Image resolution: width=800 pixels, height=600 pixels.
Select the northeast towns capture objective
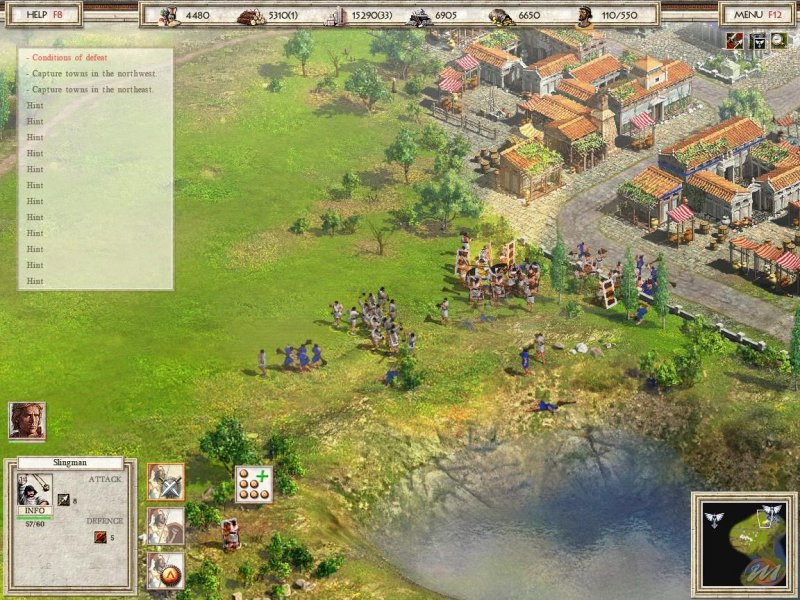pyautogui.click(x=93, y=89)
